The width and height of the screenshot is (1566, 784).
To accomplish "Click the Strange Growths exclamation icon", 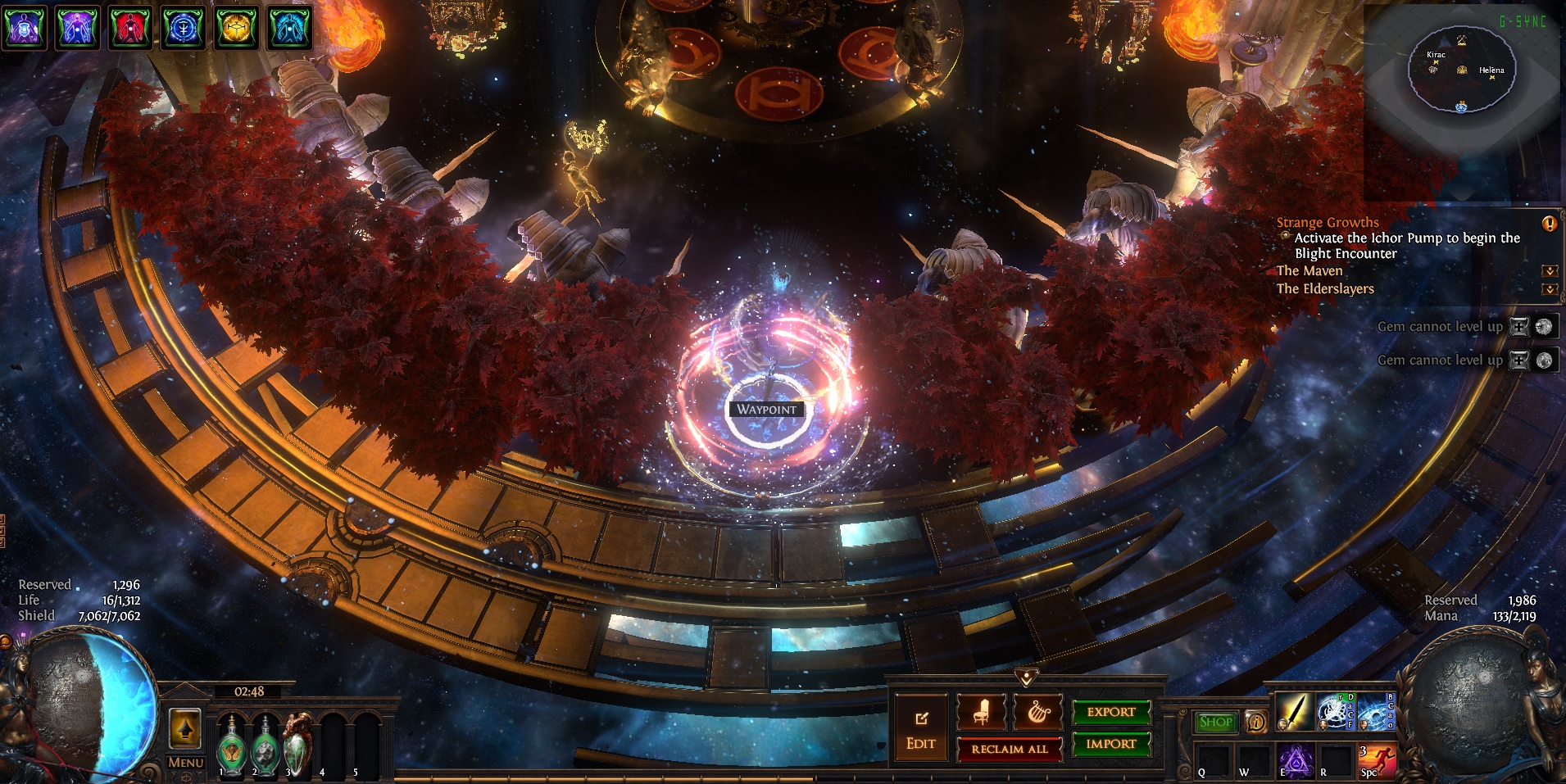I will [x=1549, y=223].
